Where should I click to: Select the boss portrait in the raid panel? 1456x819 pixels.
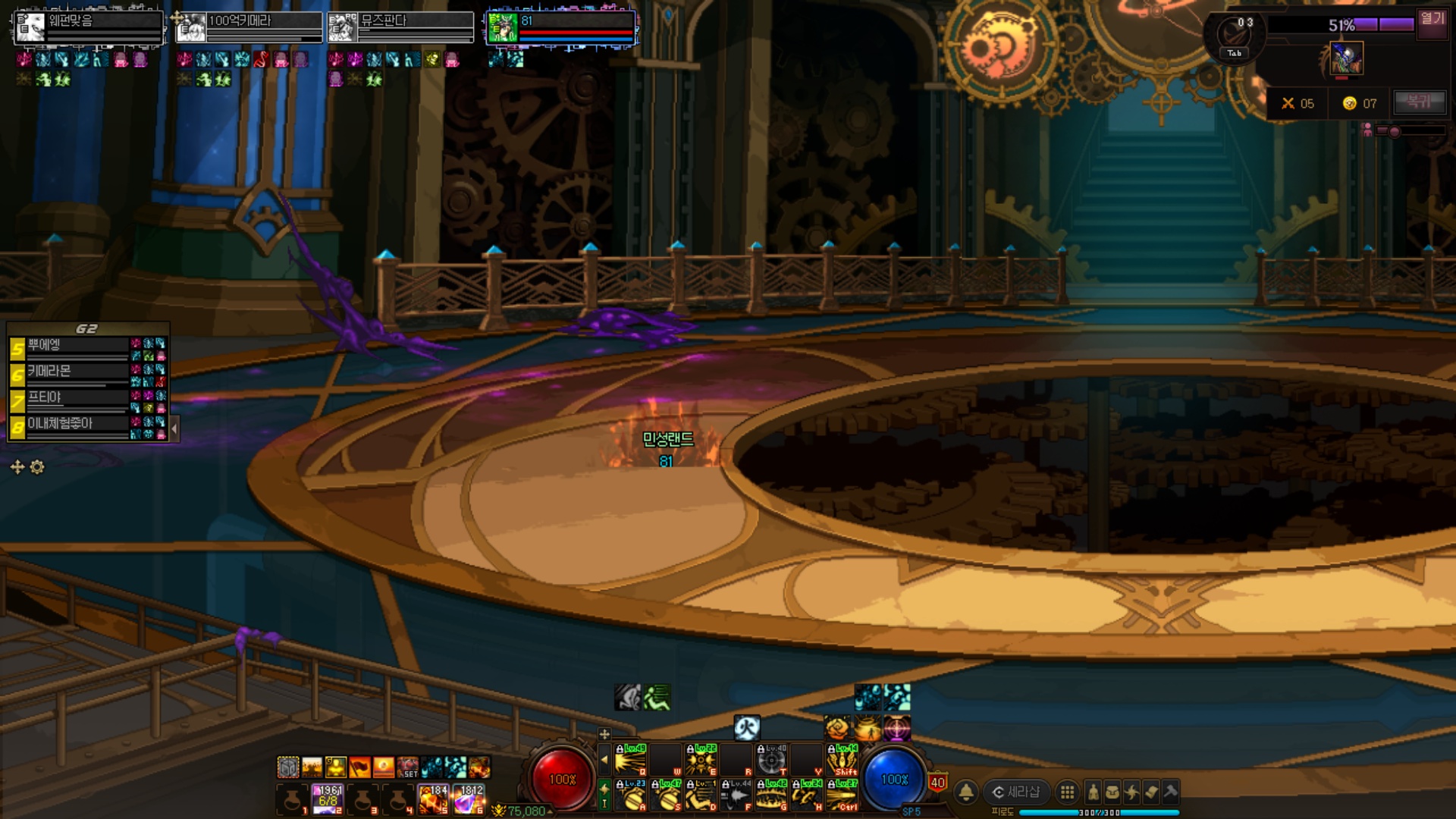click(1346, 58)
